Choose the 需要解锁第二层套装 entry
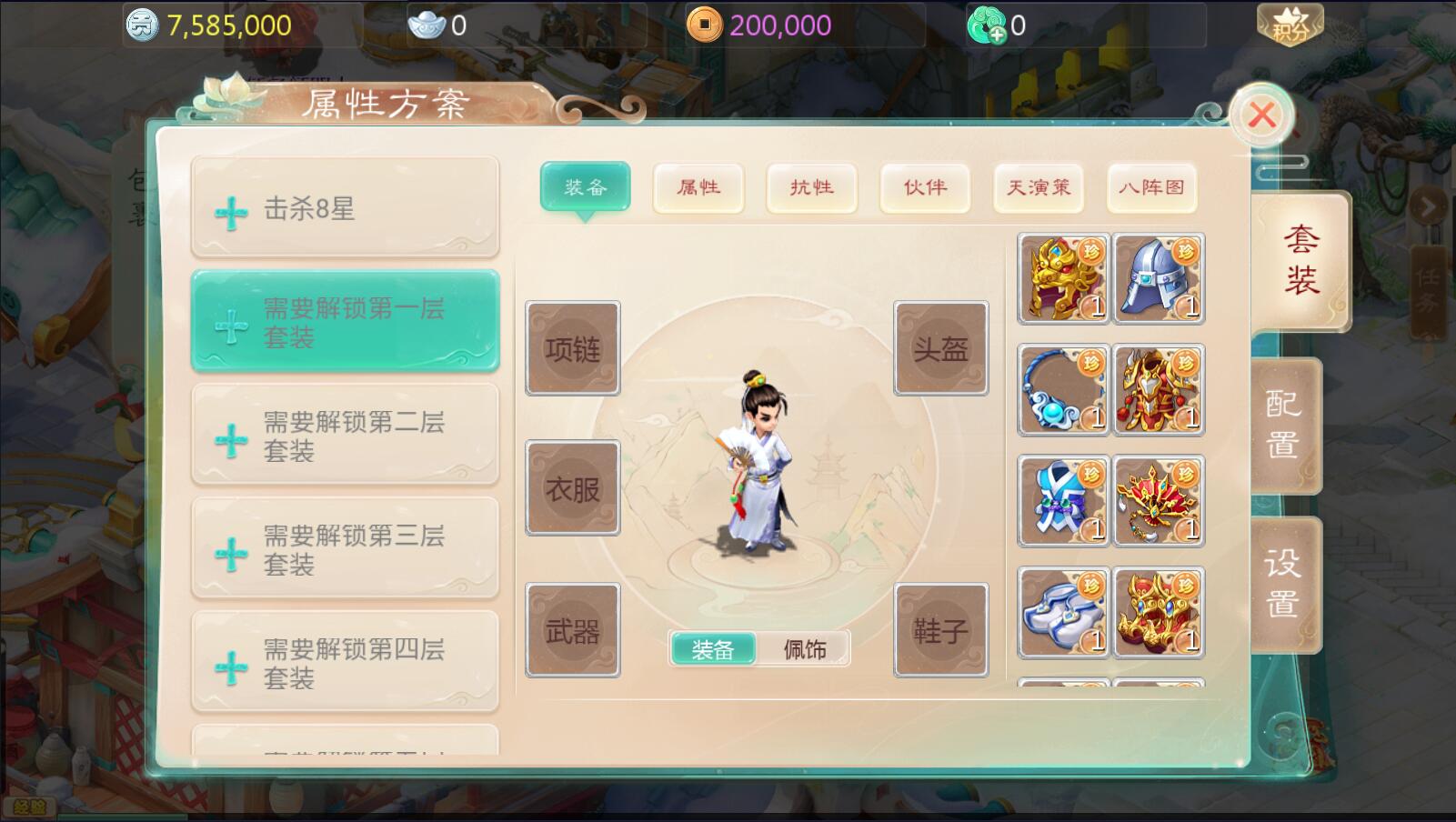This screenshot has width=1456, height=822. (345, 436)
